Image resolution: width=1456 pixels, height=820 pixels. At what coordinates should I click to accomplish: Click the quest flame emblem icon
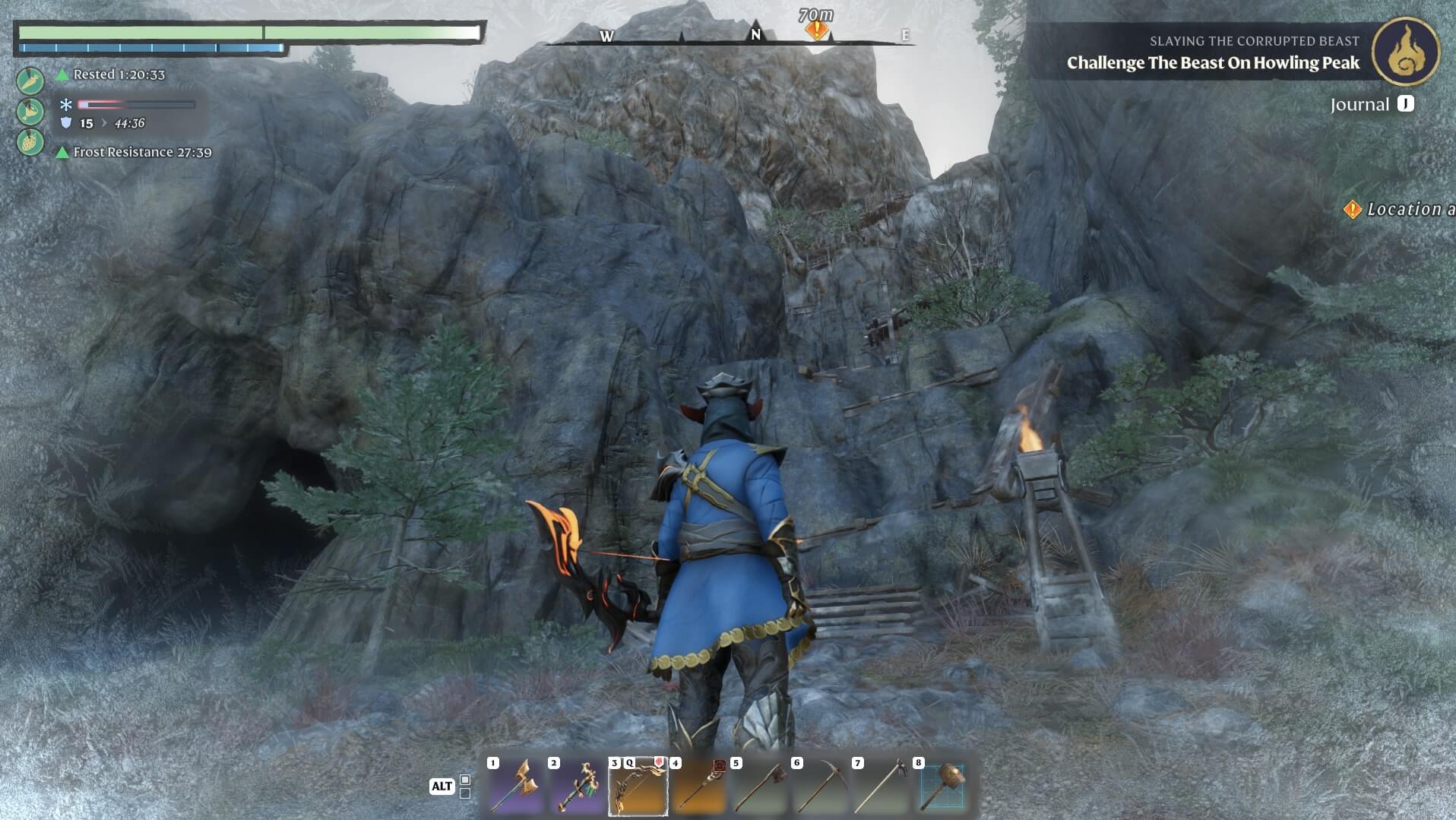click(1405, 51)
